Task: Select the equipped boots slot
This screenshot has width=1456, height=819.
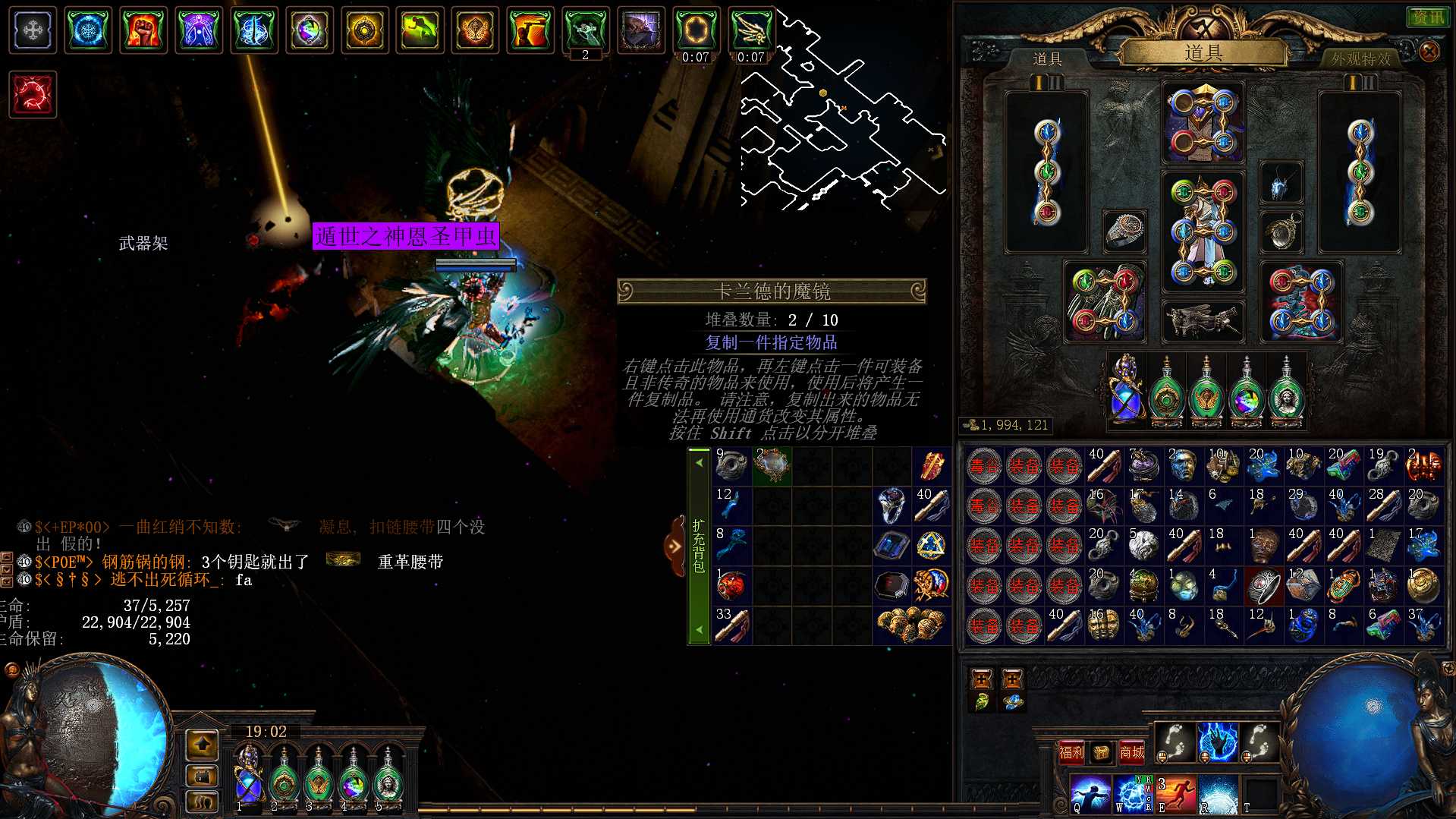Action: [1301, 301]
